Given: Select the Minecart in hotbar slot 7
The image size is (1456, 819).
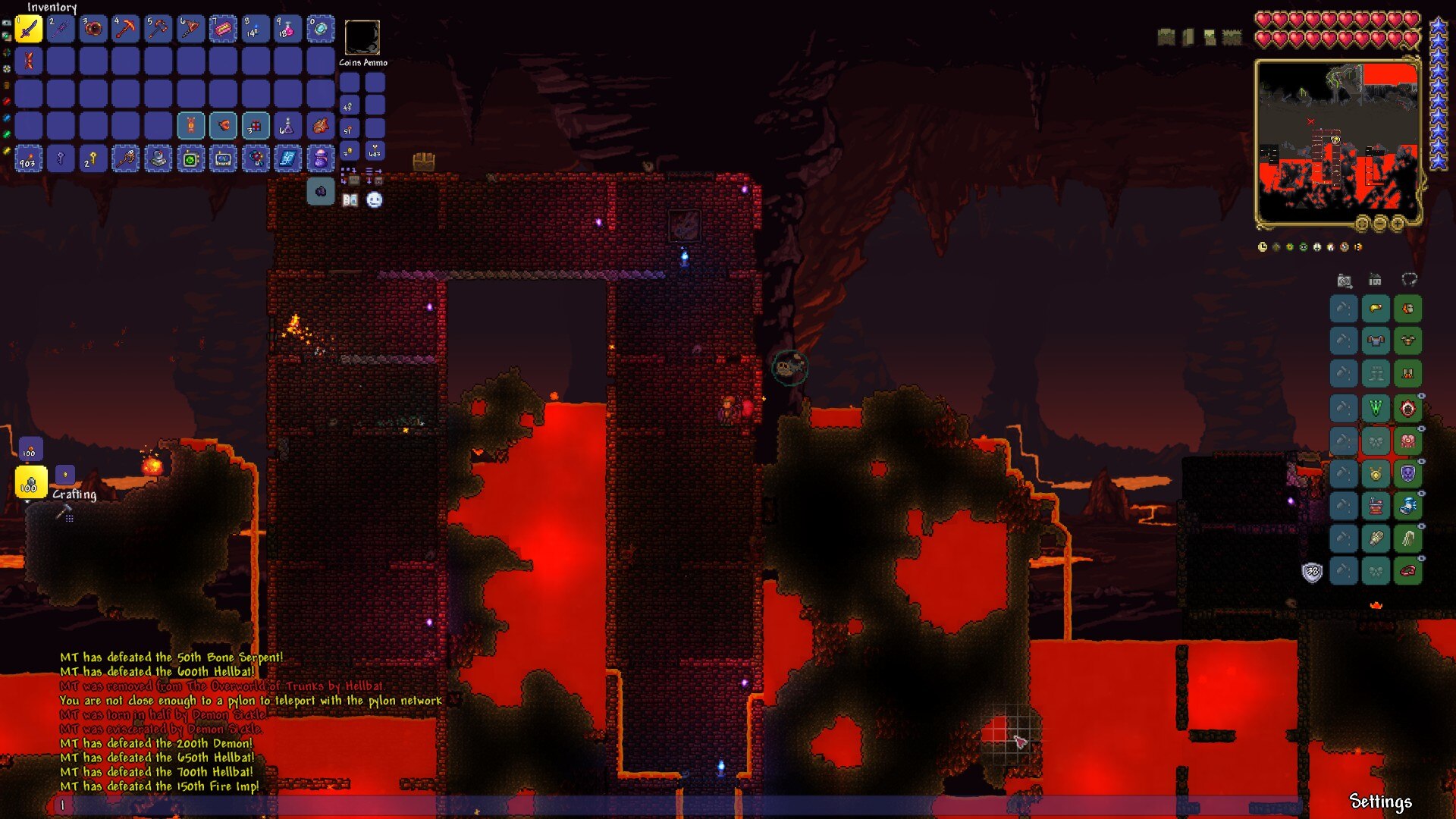Looking at the screenshot, I should click(x=223, y=29).
